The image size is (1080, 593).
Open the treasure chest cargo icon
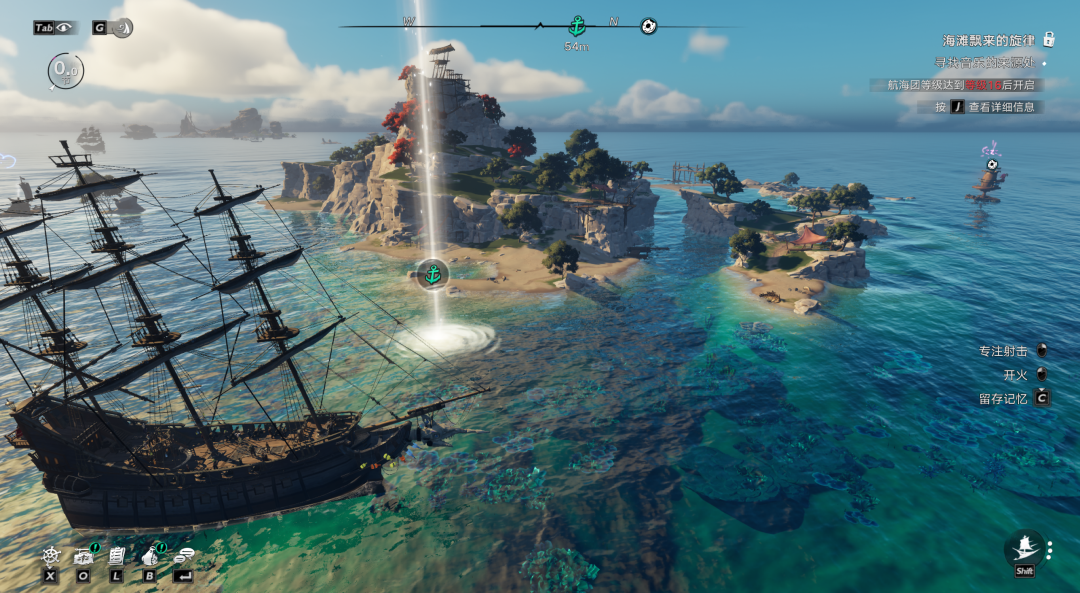[83, 555]
